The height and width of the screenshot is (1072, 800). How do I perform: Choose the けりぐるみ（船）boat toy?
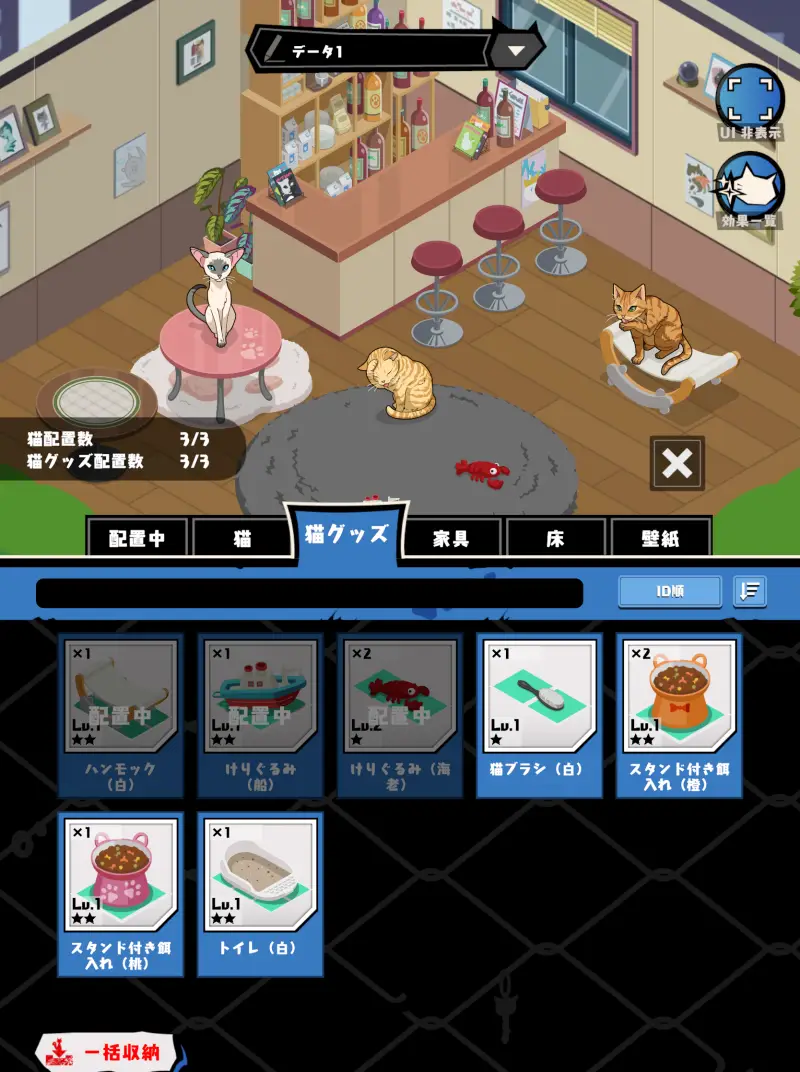261,715
